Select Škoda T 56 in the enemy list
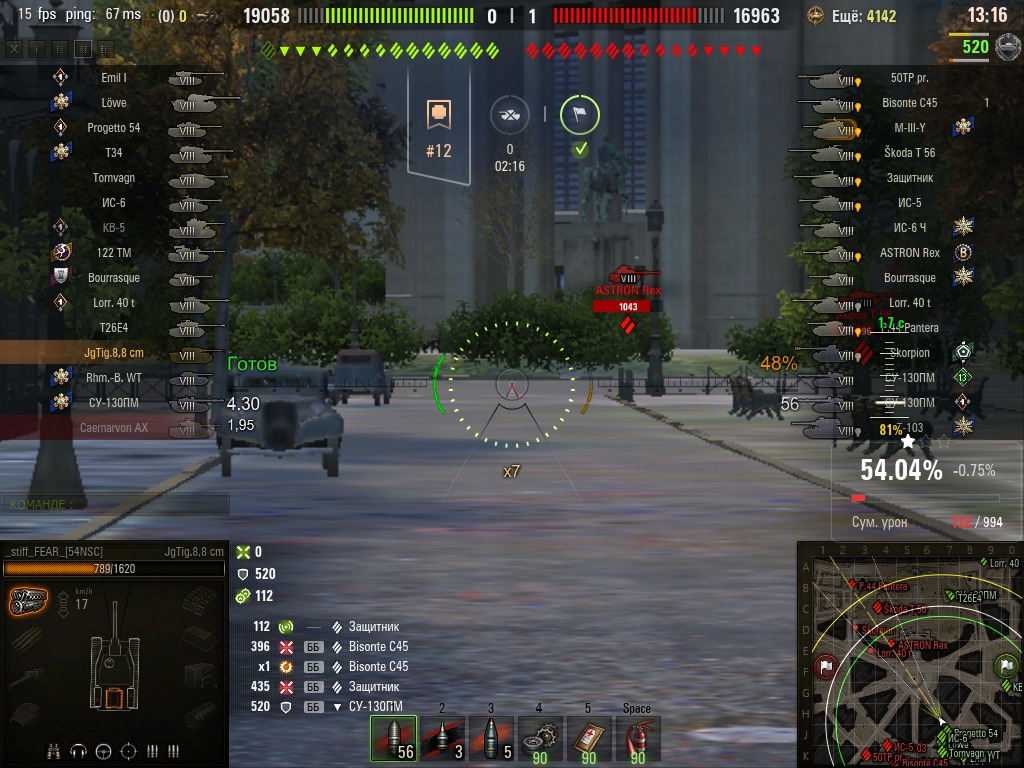 [x=910, y=153]
